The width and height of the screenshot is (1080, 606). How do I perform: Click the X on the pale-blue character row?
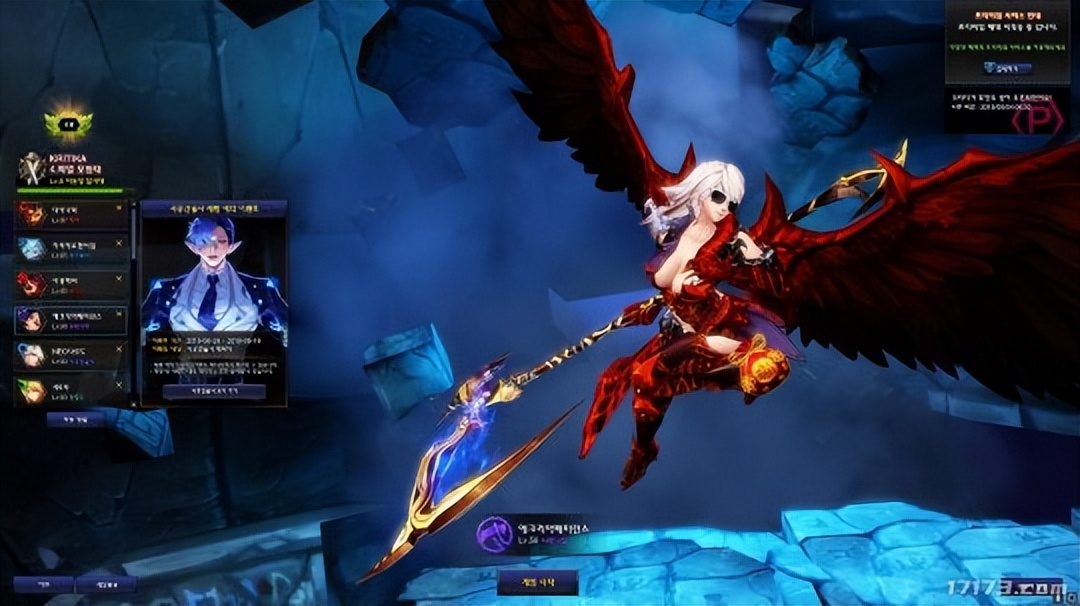pos(120,242)
